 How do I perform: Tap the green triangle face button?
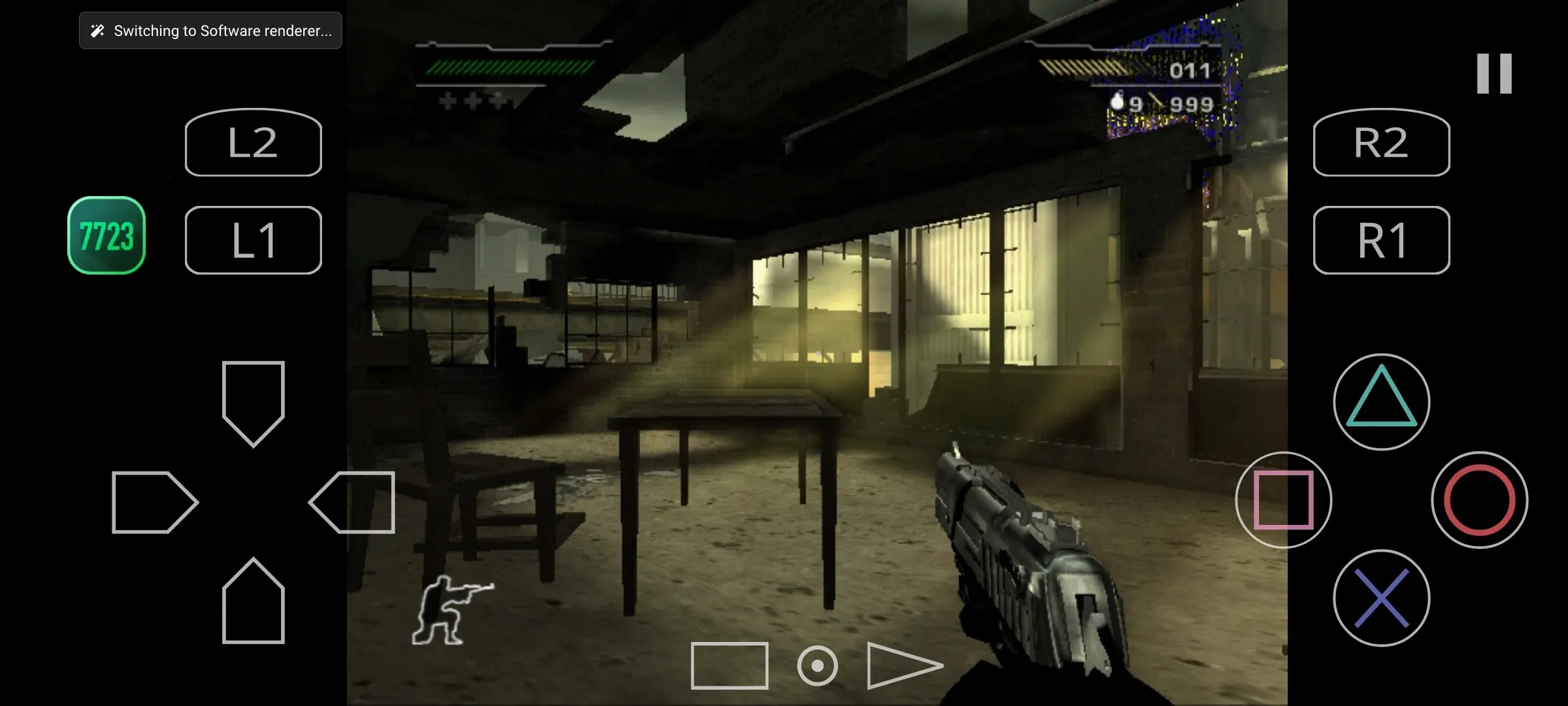[1381, 401]
